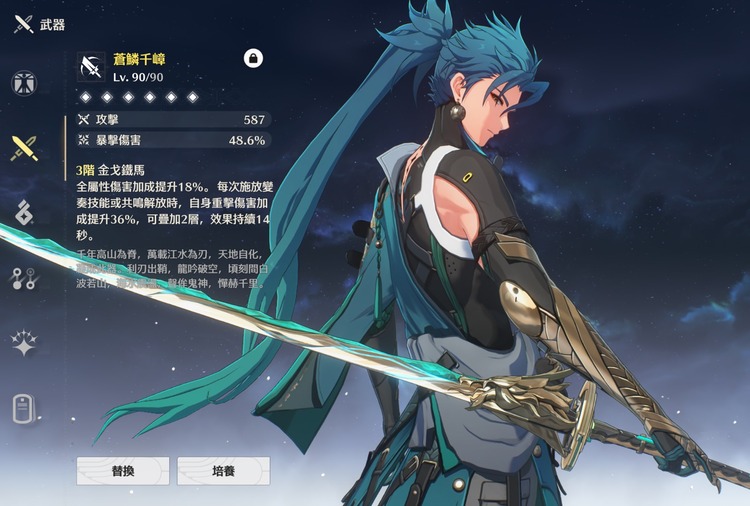
Task: Switch to the character overview figure tab
Action: click(24, 83)
